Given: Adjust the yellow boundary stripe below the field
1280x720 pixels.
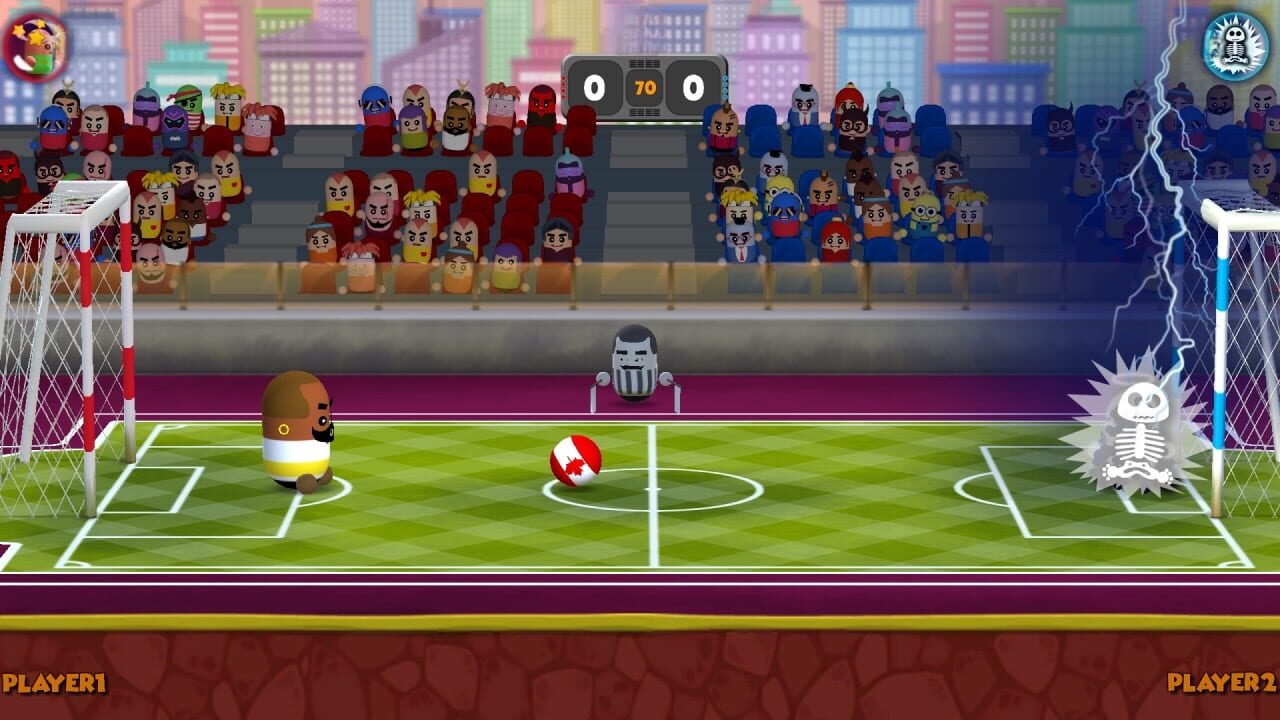Looking at the screenshot, I should click(x=640, y=622).
